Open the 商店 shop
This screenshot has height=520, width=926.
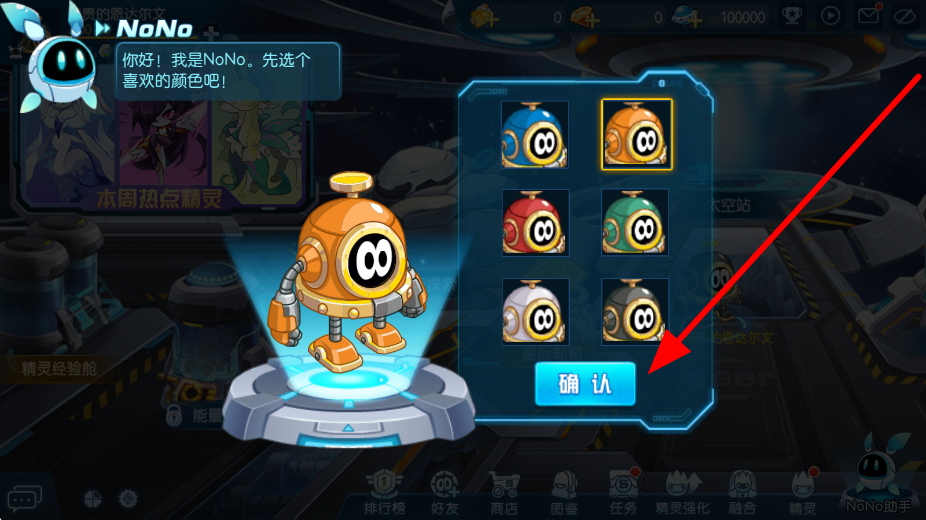click(x=505, y=492)
